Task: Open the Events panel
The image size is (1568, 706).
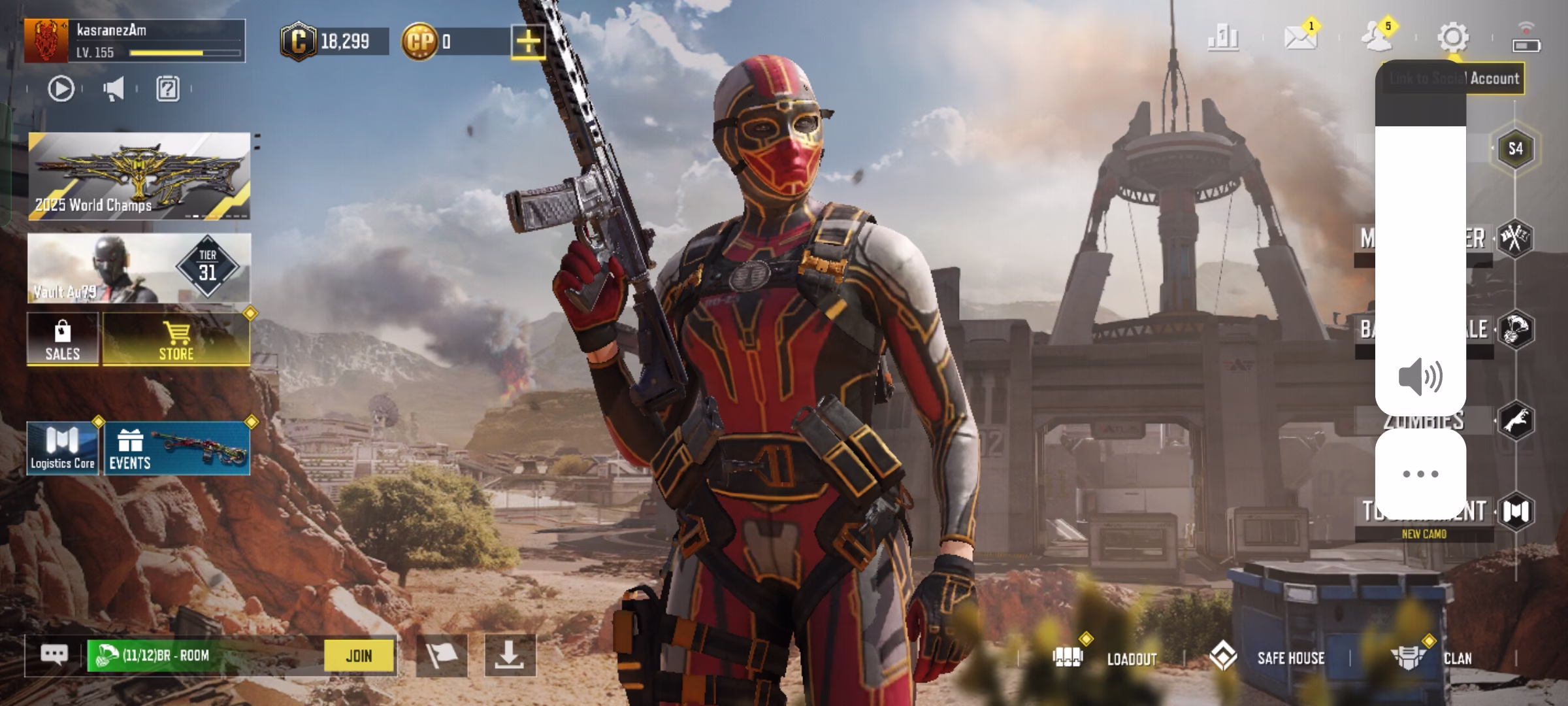Action: coord(176,448)
